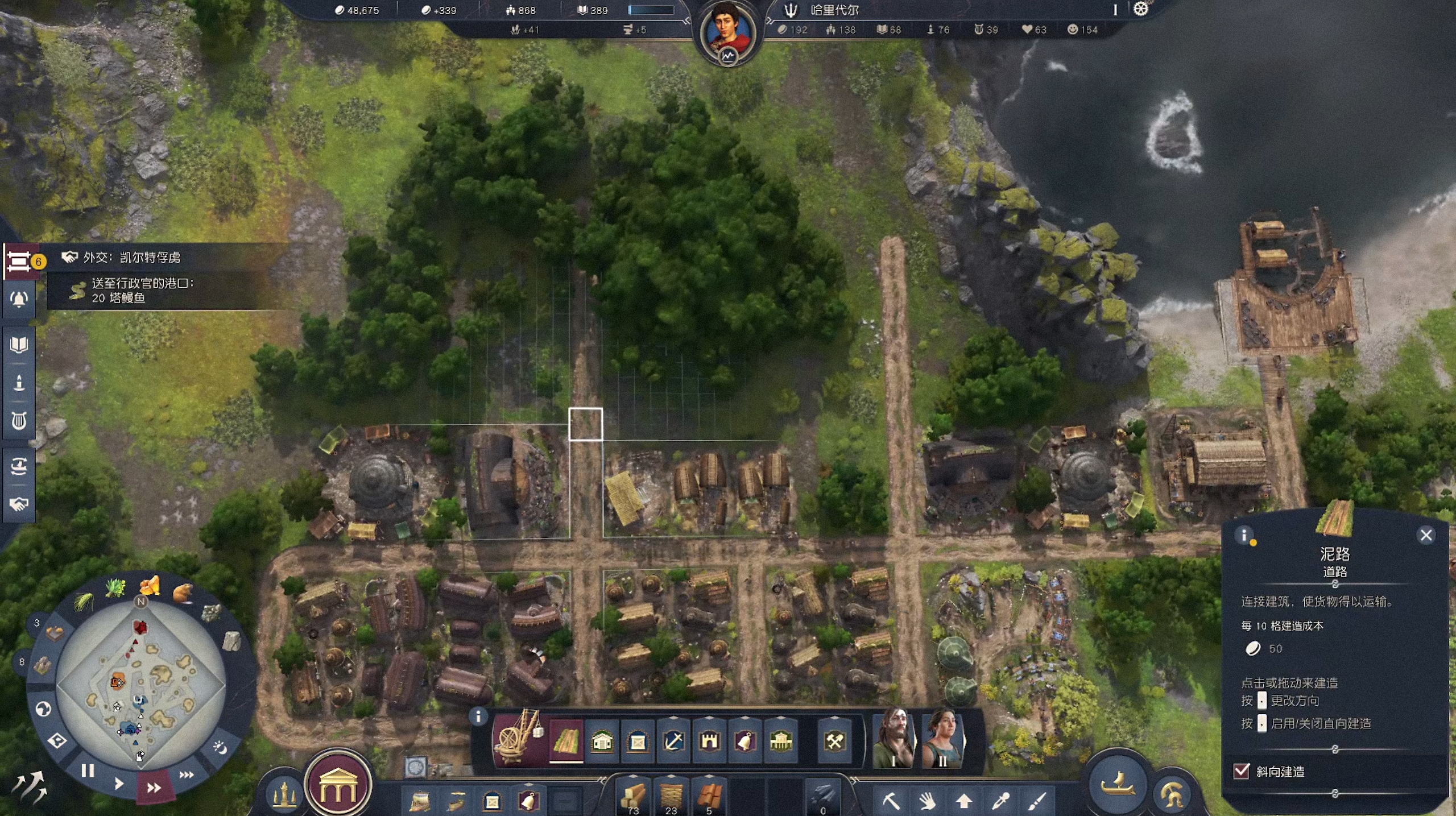1456x816 pixels.
Task: Open the handshake diplomacy sidebar icon
Action: click(x=19, y=504)
